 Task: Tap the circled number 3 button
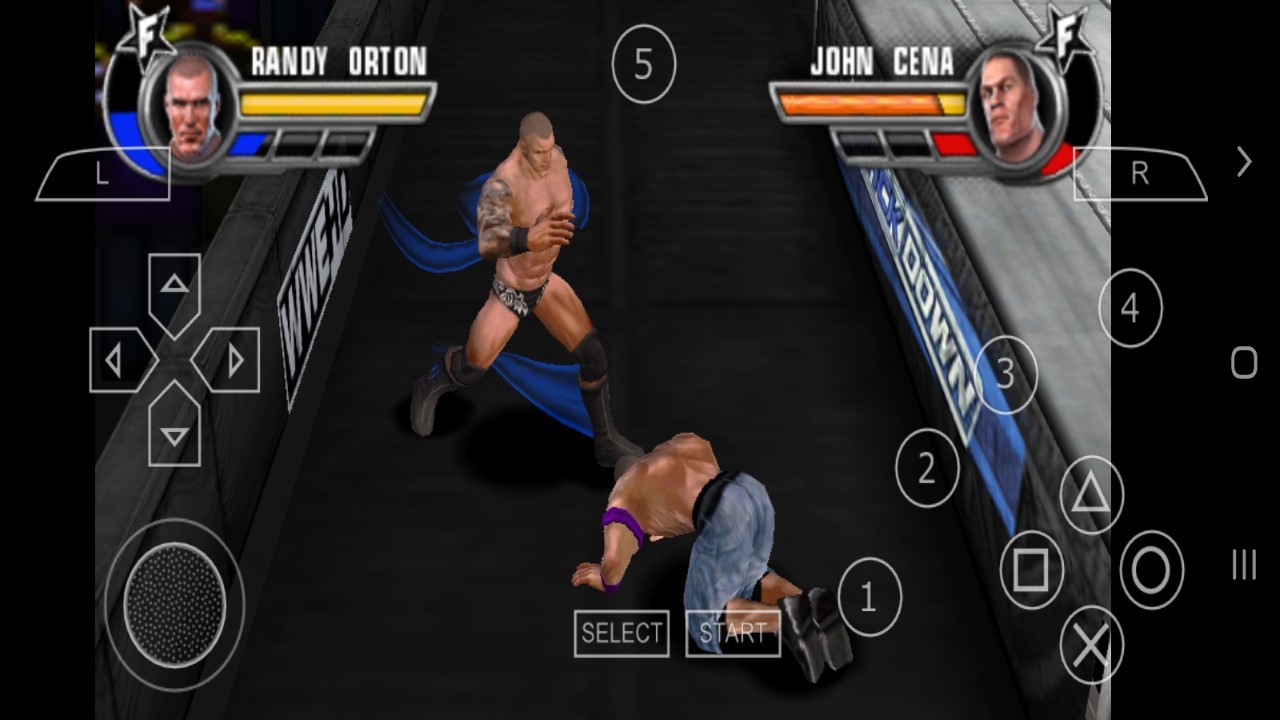click(x=1005, y=375)
